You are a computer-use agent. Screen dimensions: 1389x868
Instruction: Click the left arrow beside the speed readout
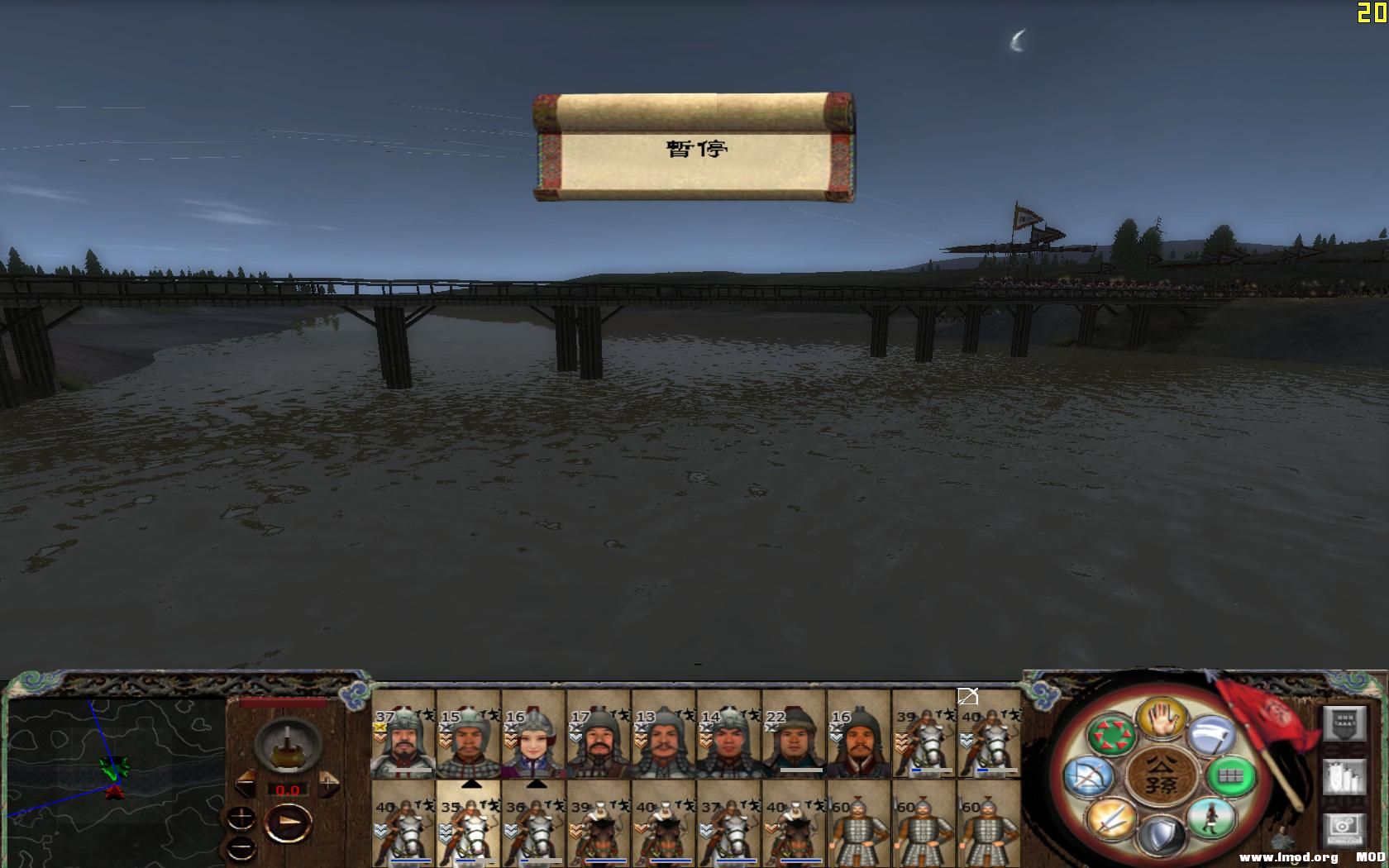(x=246, y=783)
